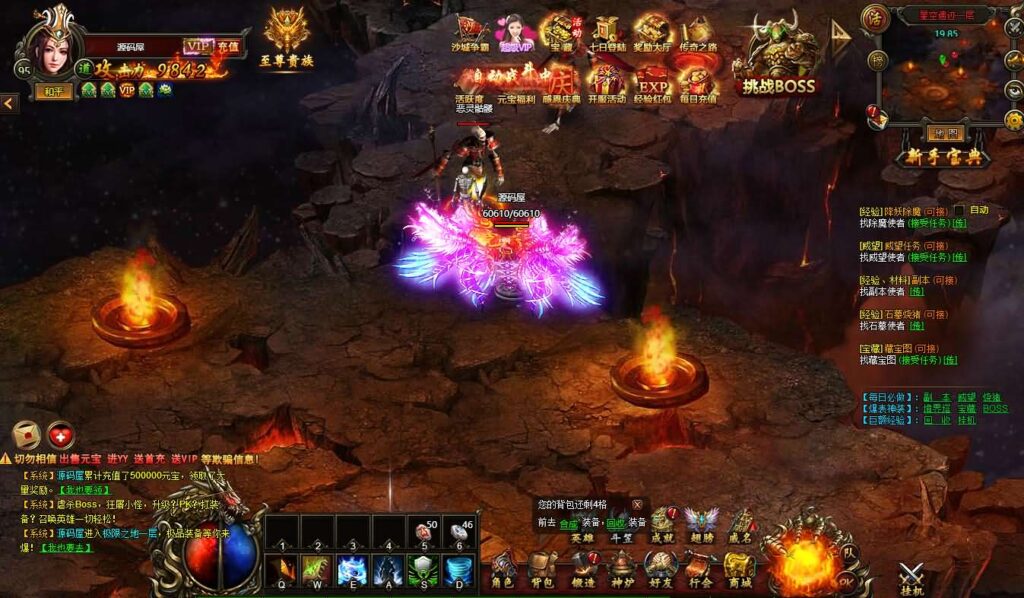Activate the 挂机 auto-battle crossed swords
Screen dimensions: 1024x598
[x=910, y=577]
